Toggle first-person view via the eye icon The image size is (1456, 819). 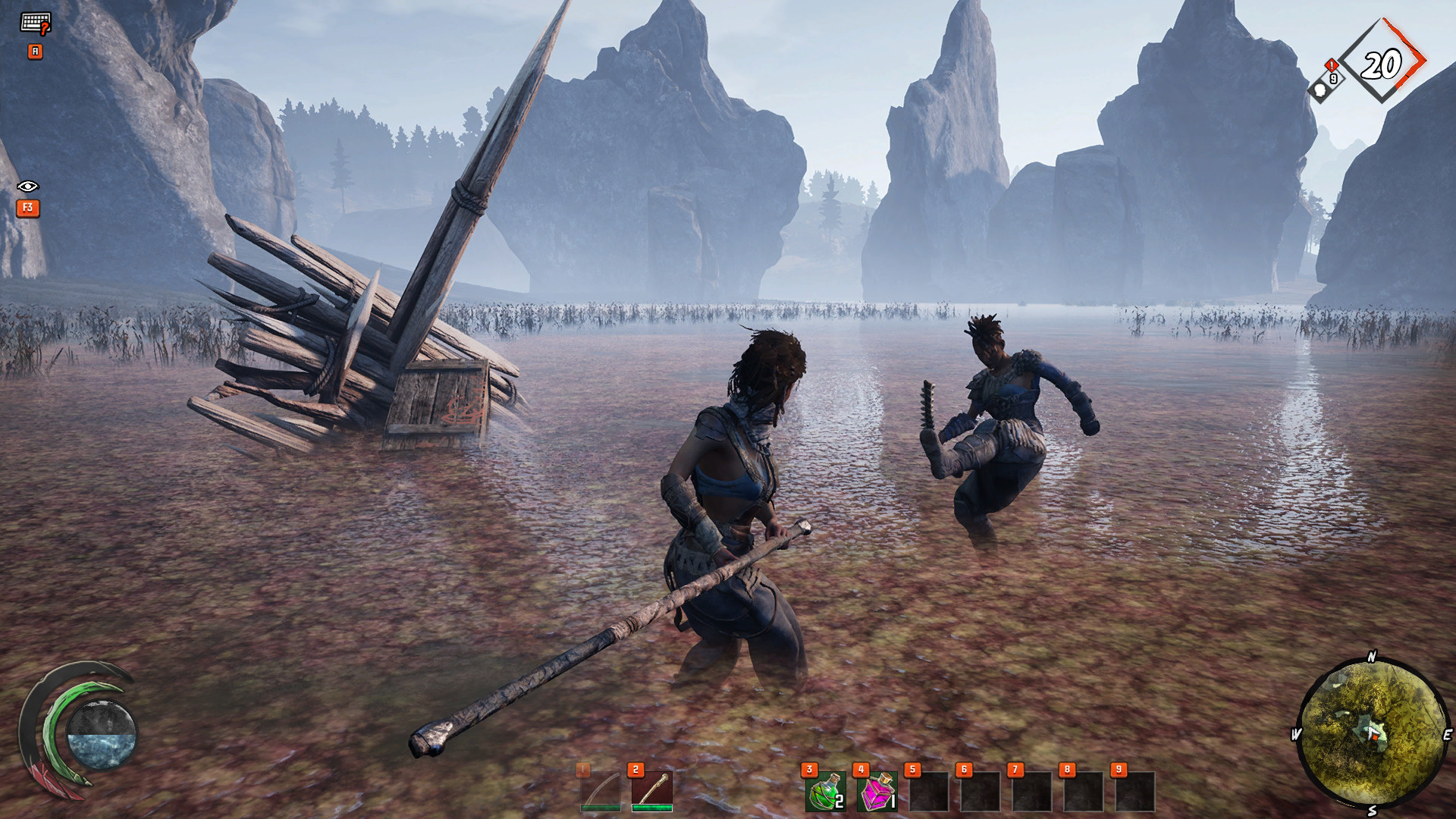(28, 186)
